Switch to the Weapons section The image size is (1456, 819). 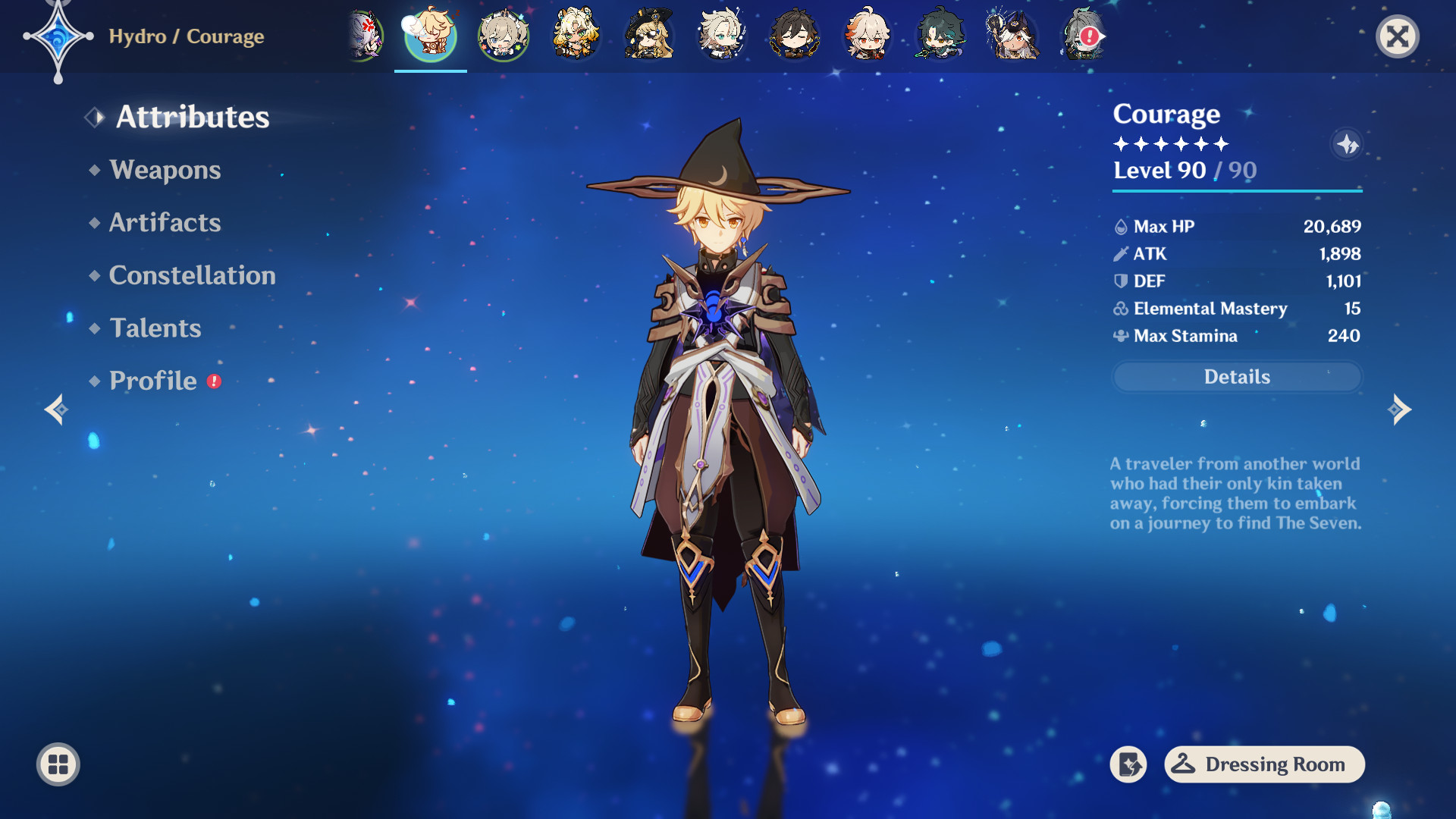(165, 170)
